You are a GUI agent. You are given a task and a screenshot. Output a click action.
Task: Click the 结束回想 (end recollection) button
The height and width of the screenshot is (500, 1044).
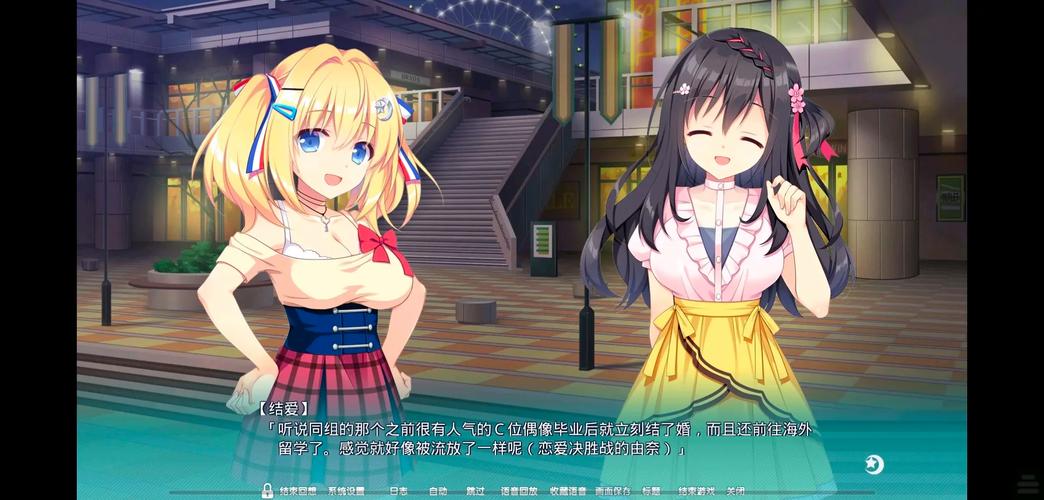[297, 492]
